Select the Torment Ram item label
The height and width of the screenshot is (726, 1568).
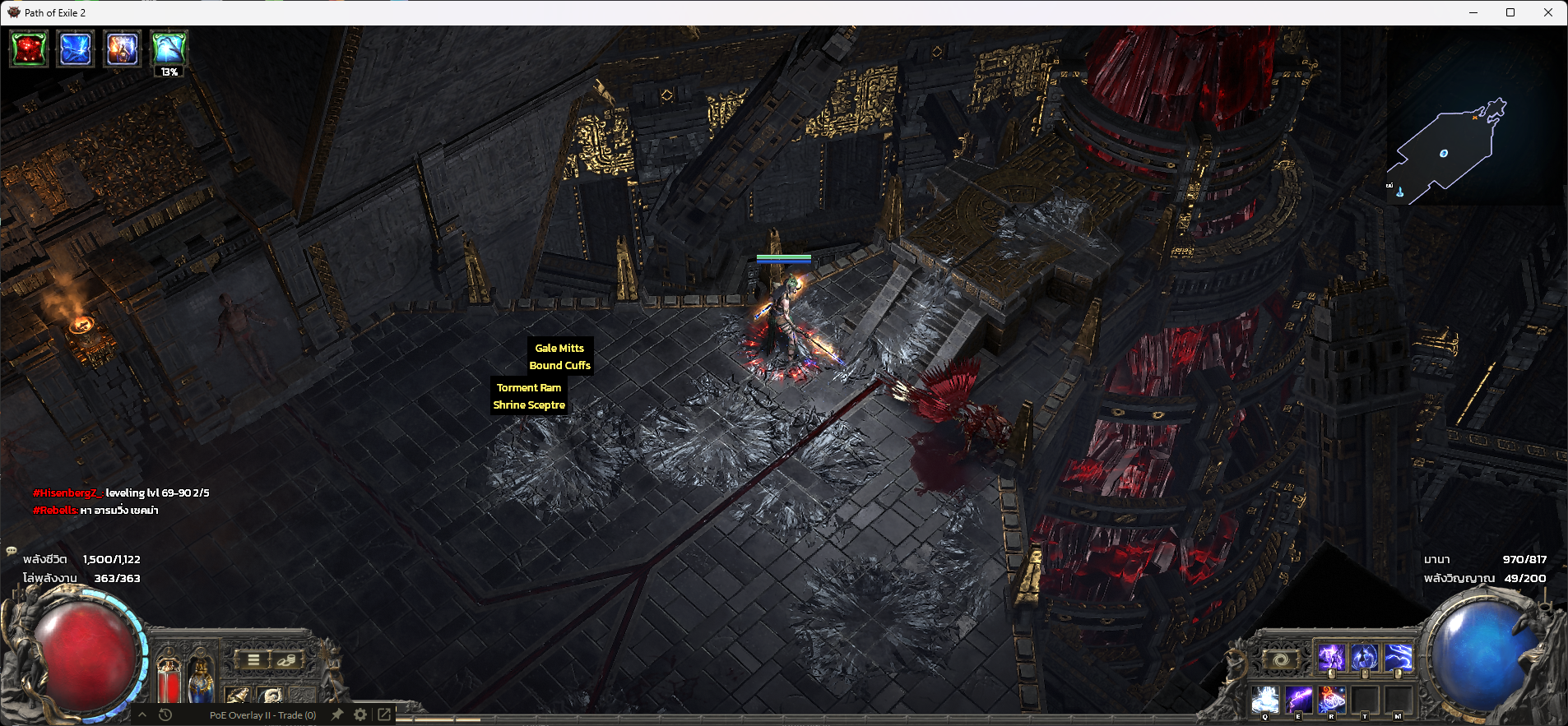(x=529, y=388)
